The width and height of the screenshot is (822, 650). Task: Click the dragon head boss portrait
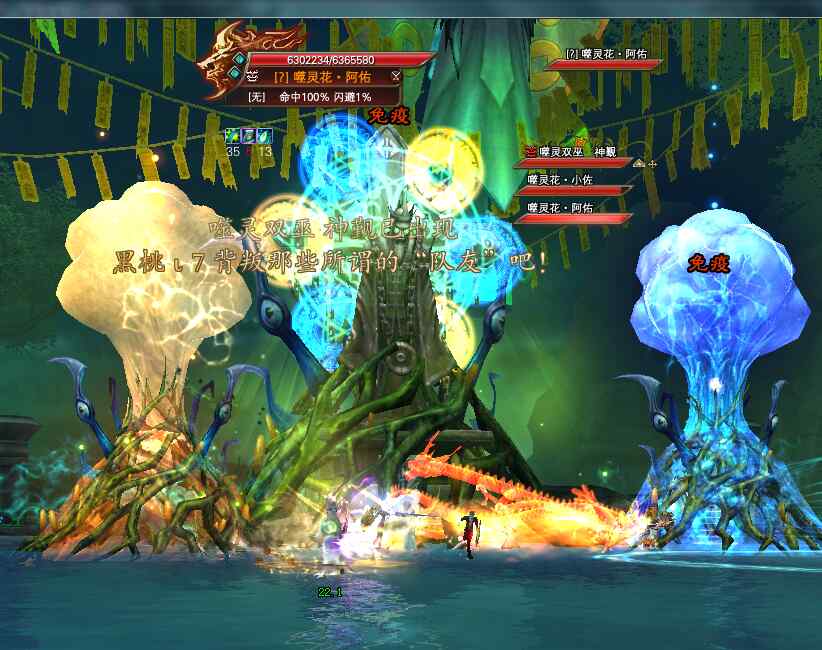(218, 66)
